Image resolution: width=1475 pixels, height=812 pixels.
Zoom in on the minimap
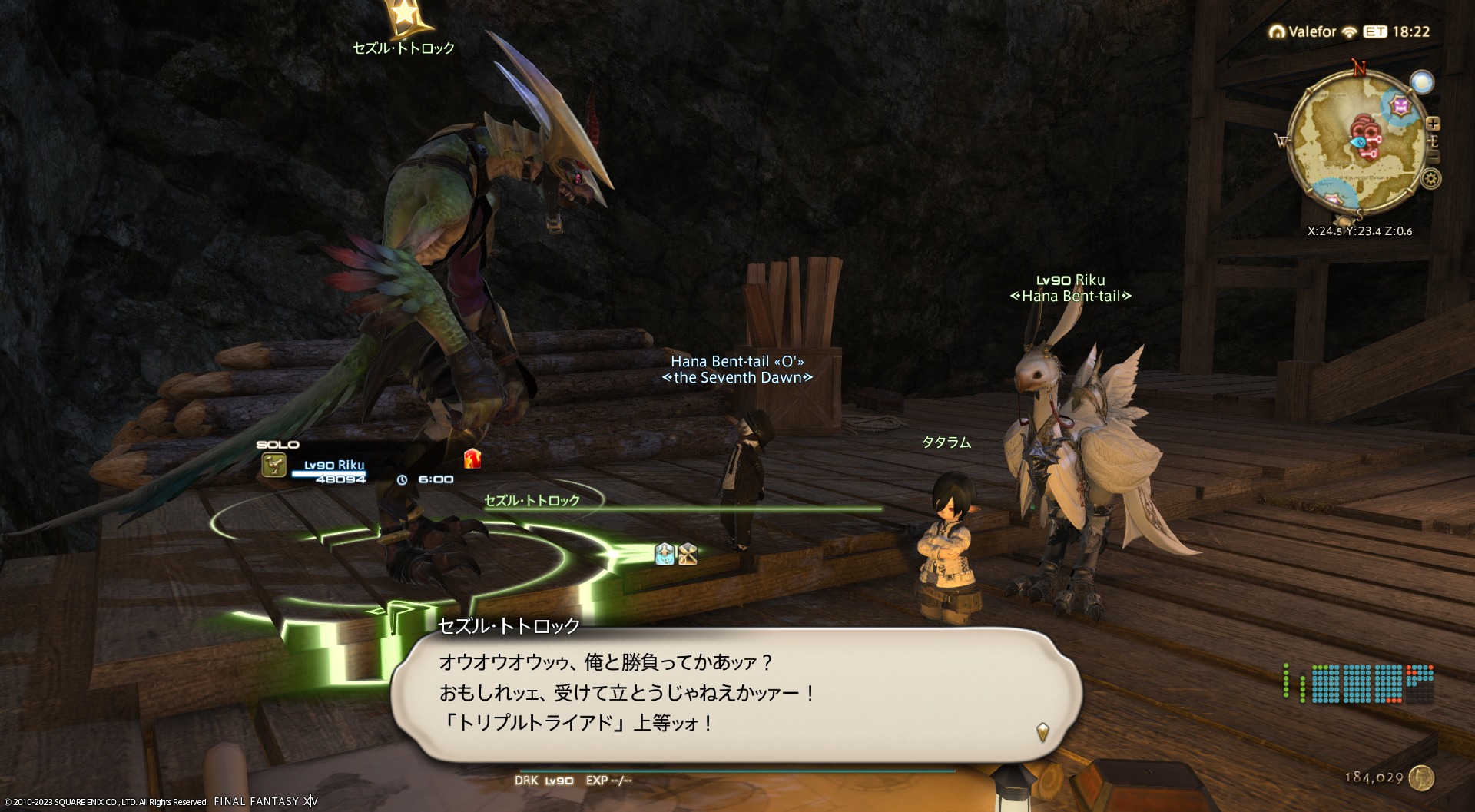(x=1433, y=124)
